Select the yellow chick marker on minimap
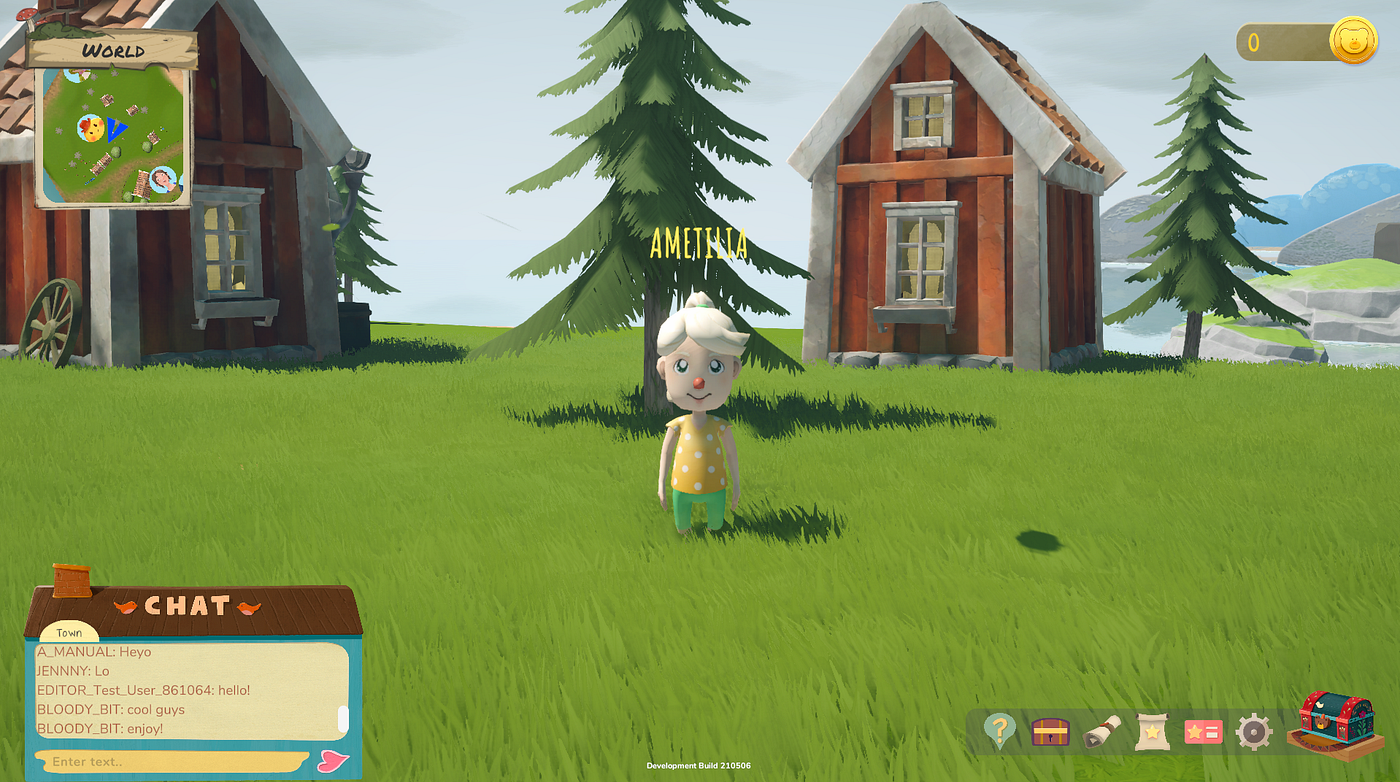This screenshot has width=1400, height=782. 90,127
